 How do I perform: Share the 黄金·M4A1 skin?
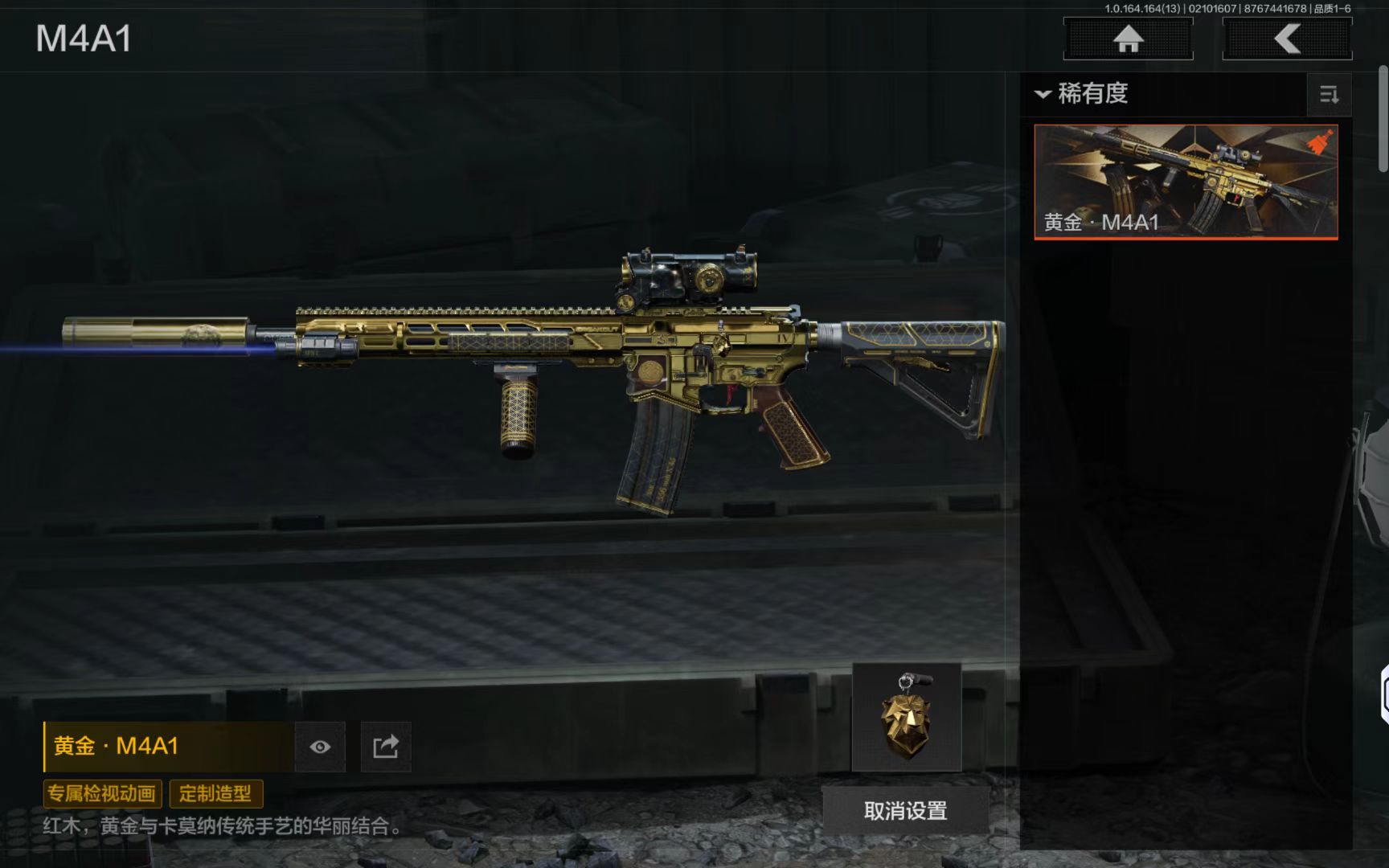(386, 747)
